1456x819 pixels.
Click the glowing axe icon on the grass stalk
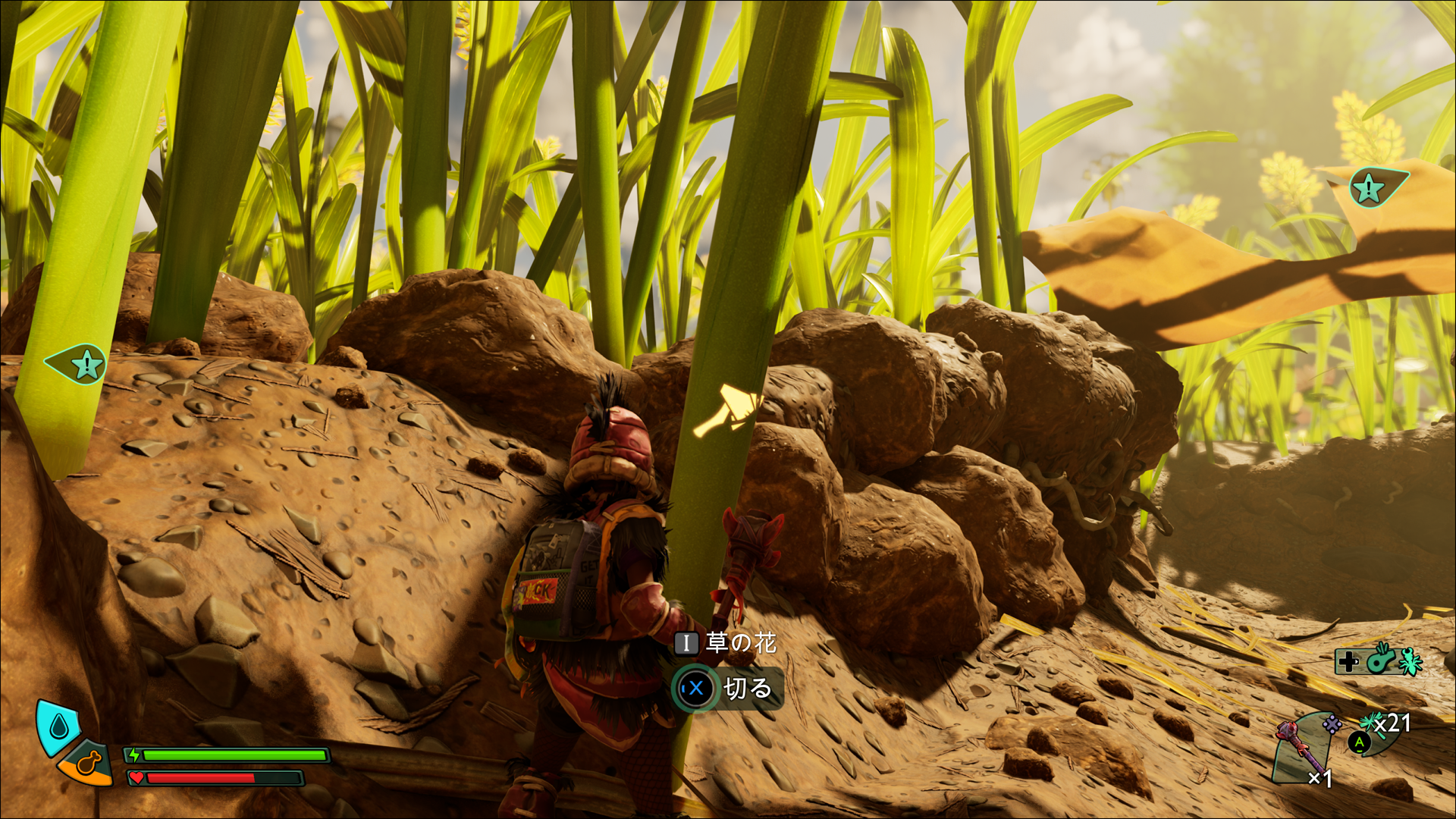pyautogui.click(x=728, y=411)
